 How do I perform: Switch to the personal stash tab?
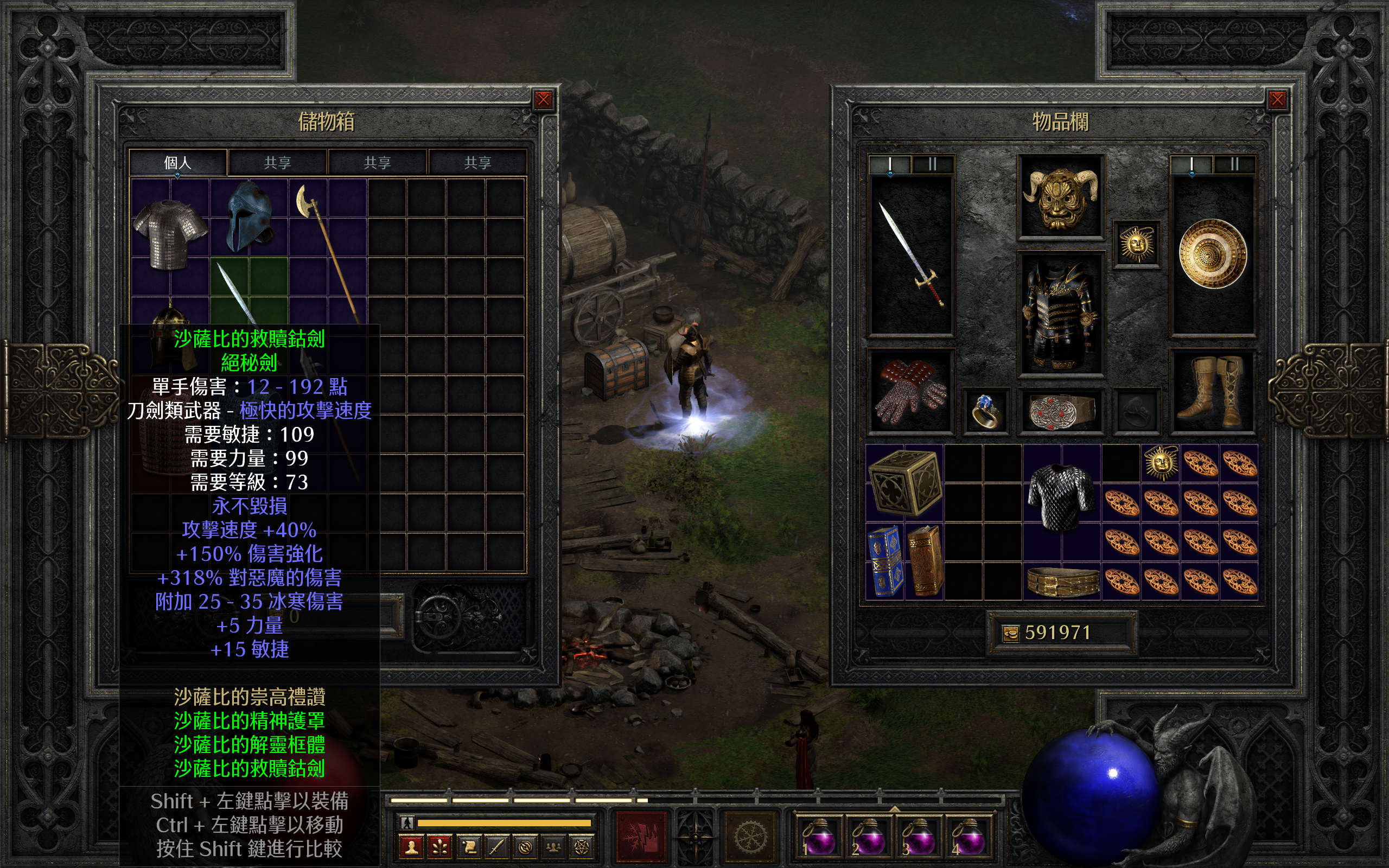click(x=177, y=162)
